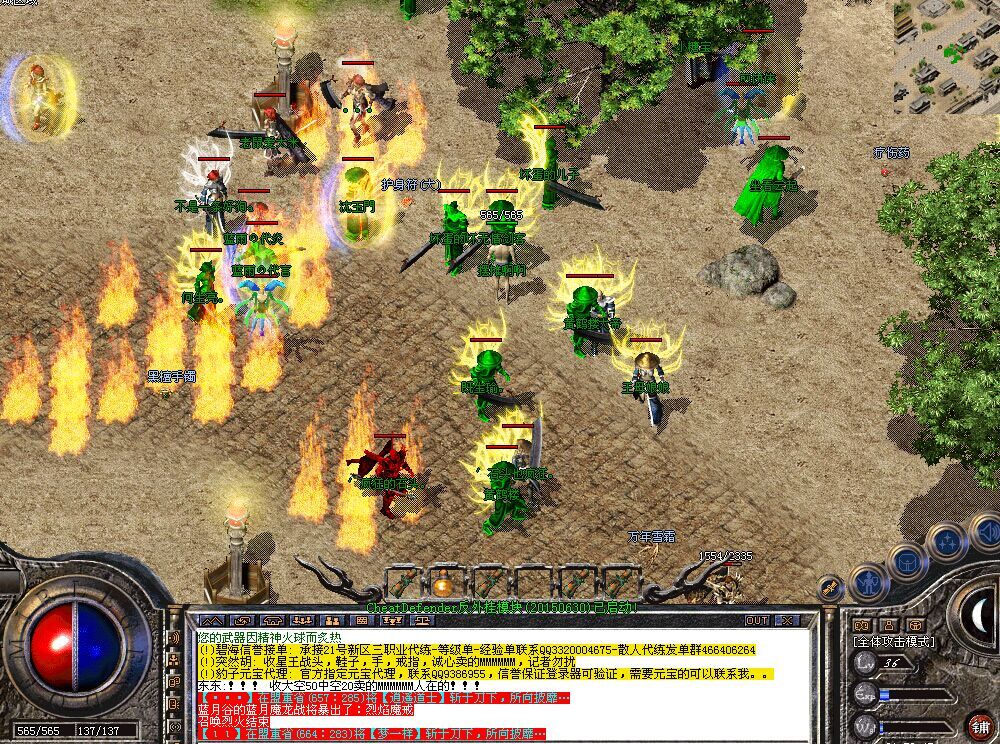Open the minimap in the top-right corner
The image size is (1000, 744).
(946, 55)
